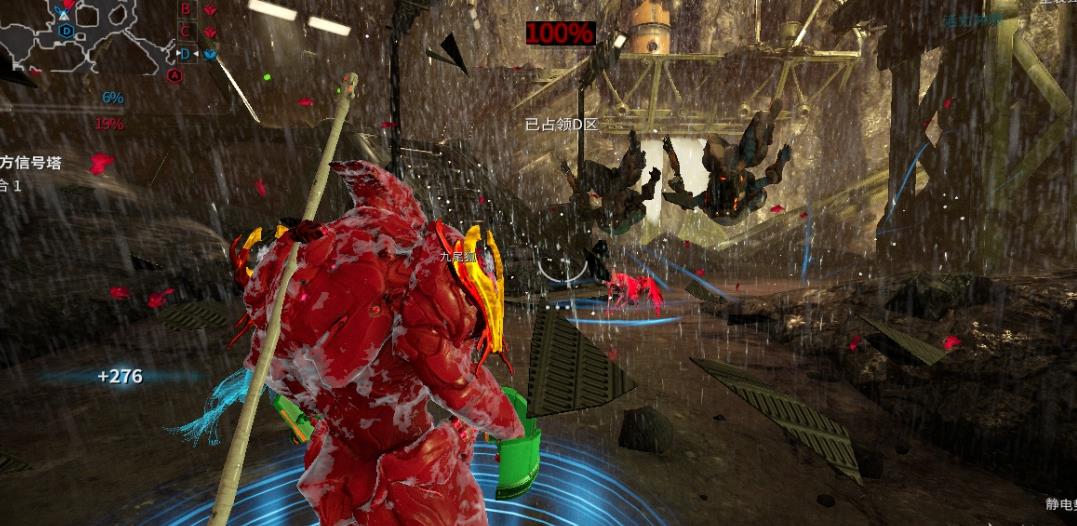Open the 信号塔 objective tracker text

tap(28, 162)
